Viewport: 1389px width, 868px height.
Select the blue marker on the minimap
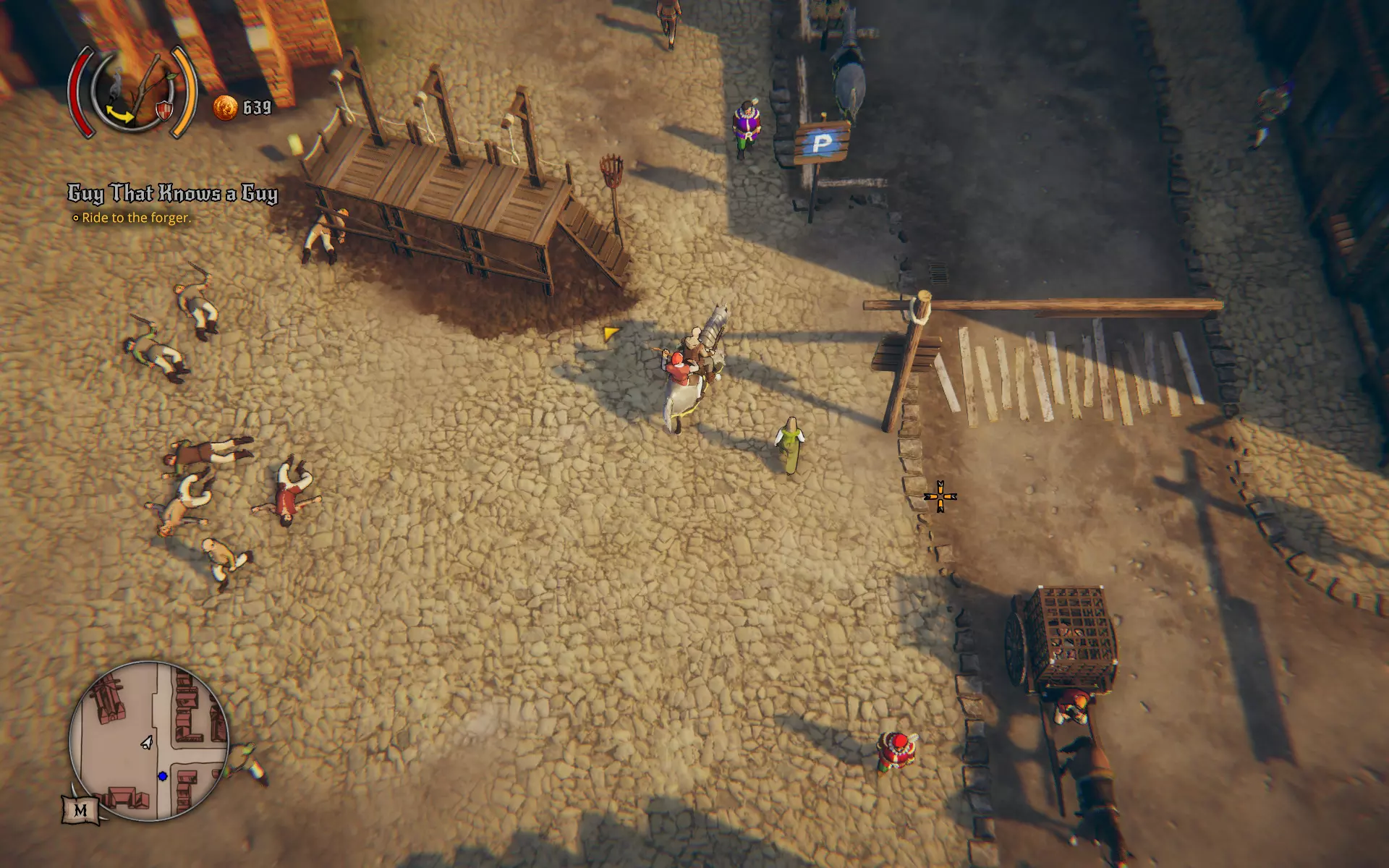click(163, 777)
